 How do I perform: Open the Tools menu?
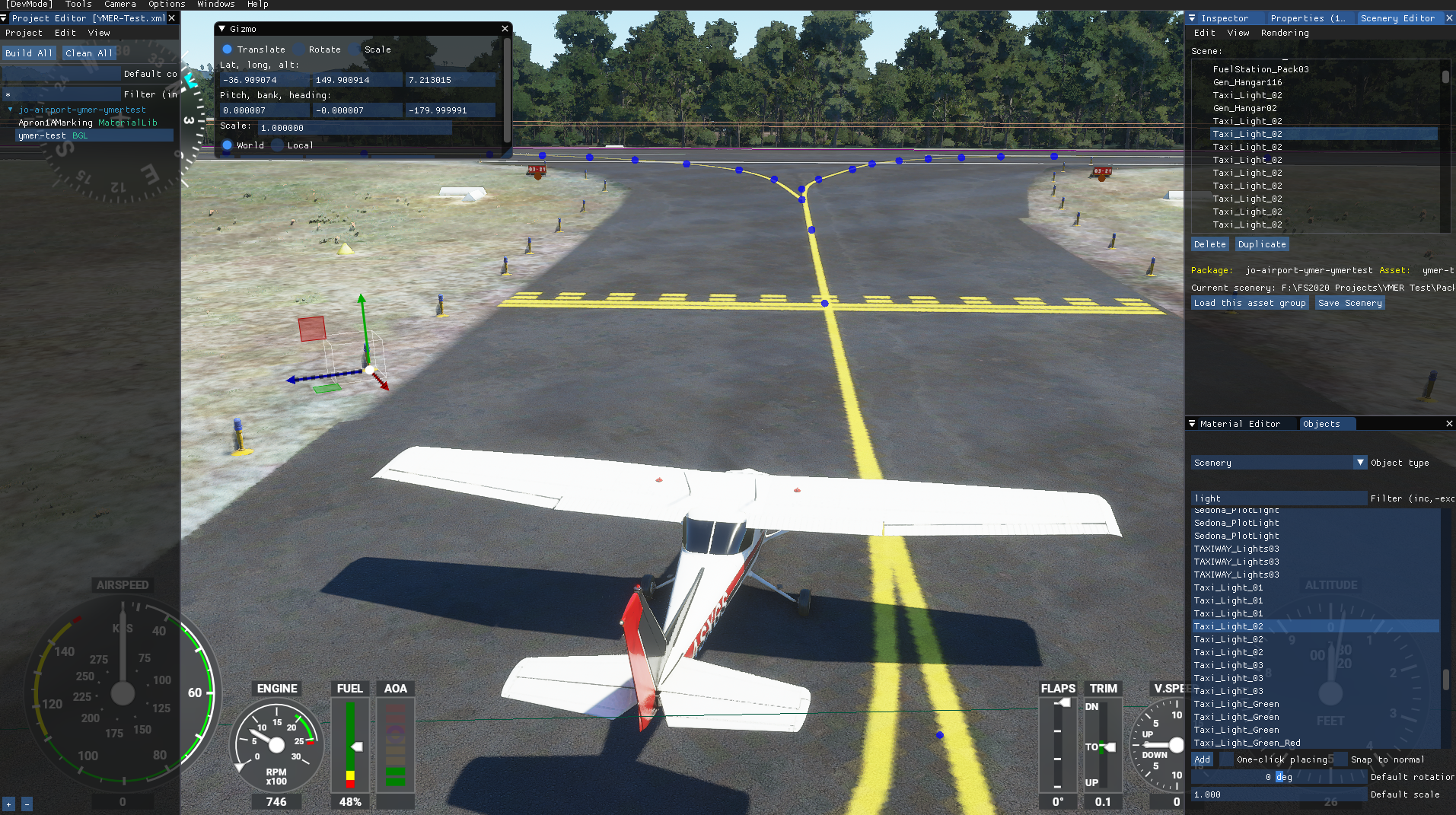pos(78,5)
